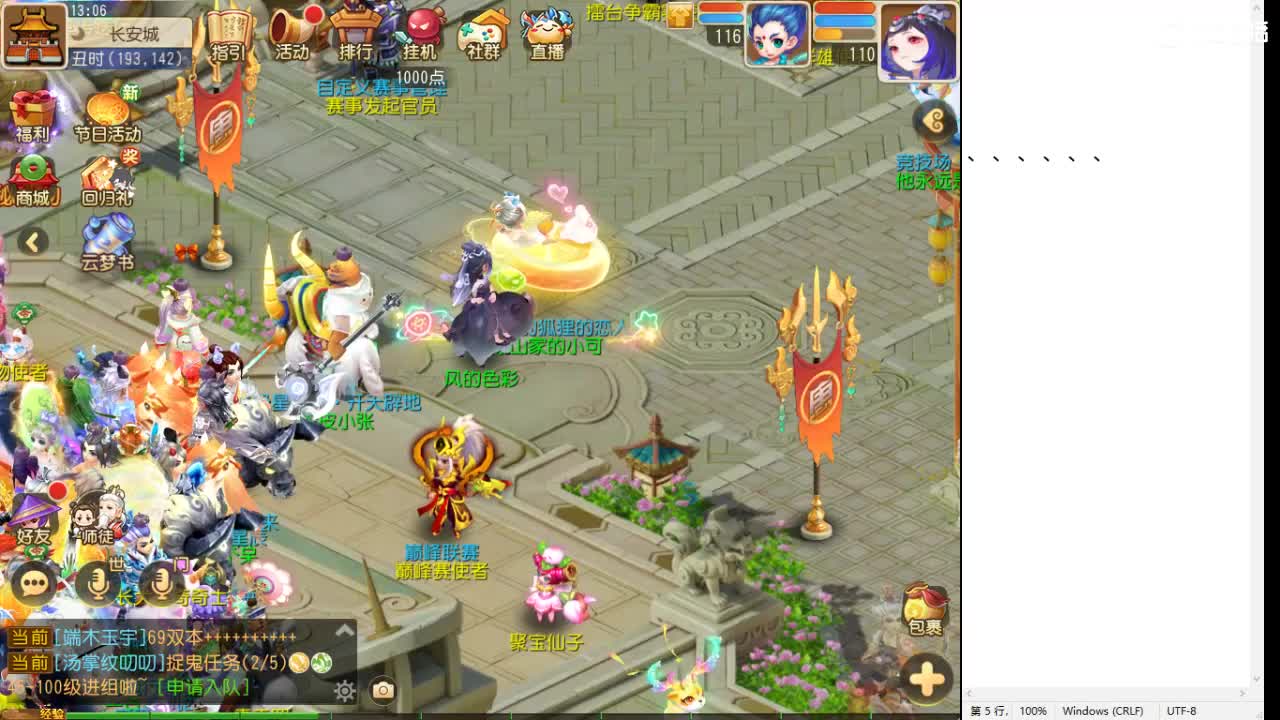
Task: Open the 直播 livestream icon
Action: (x=546, y=32)
